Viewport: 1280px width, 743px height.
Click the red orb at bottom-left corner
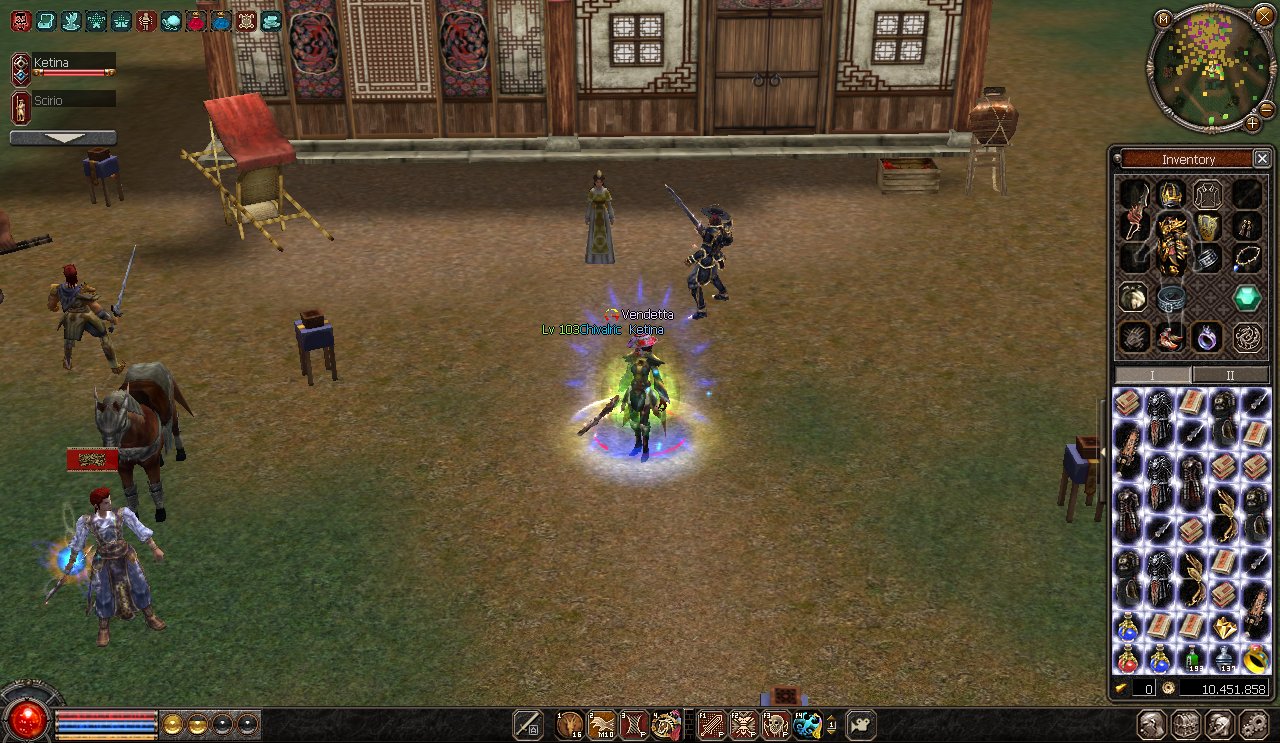pyautogui.click(x=27, y=717)
